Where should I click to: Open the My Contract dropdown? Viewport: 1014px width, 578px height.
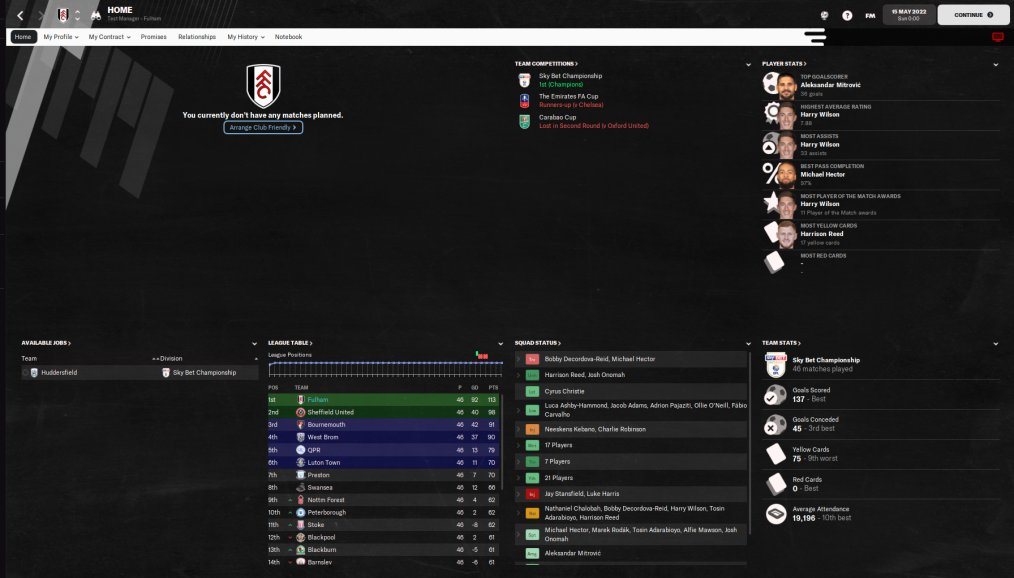point(109,37)
